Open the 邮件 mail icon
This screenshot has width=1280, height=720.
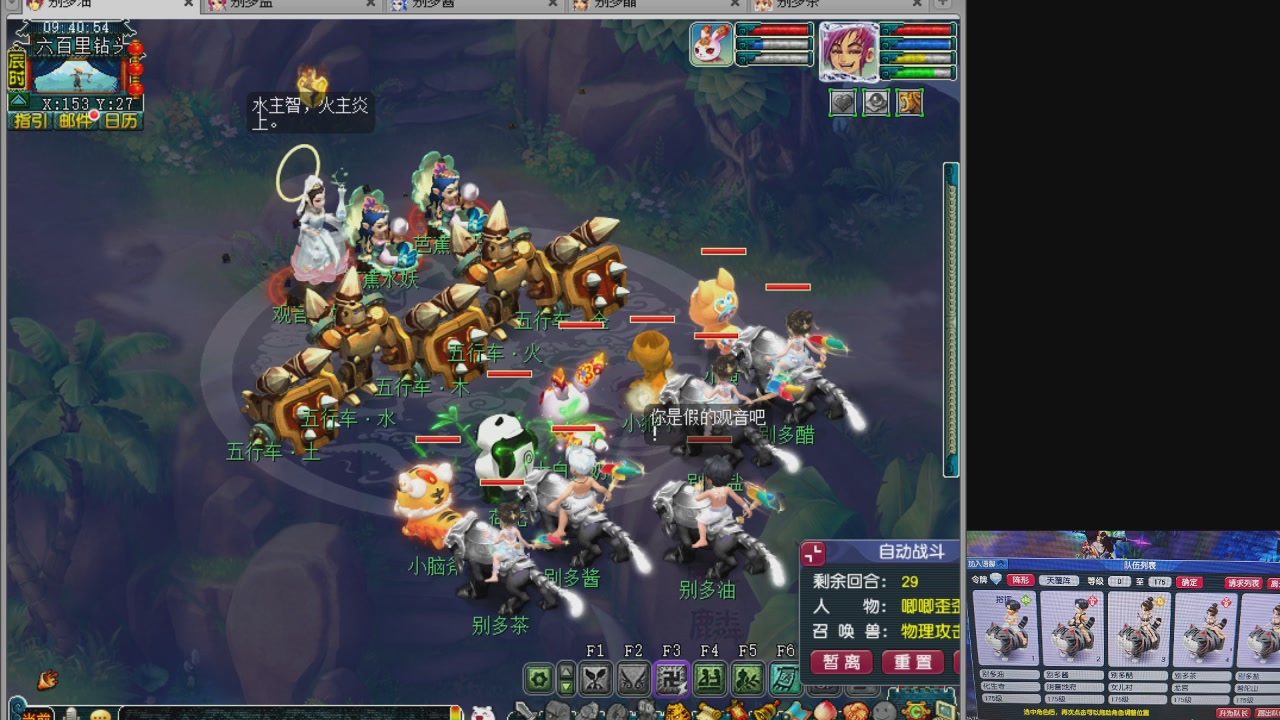75,121
